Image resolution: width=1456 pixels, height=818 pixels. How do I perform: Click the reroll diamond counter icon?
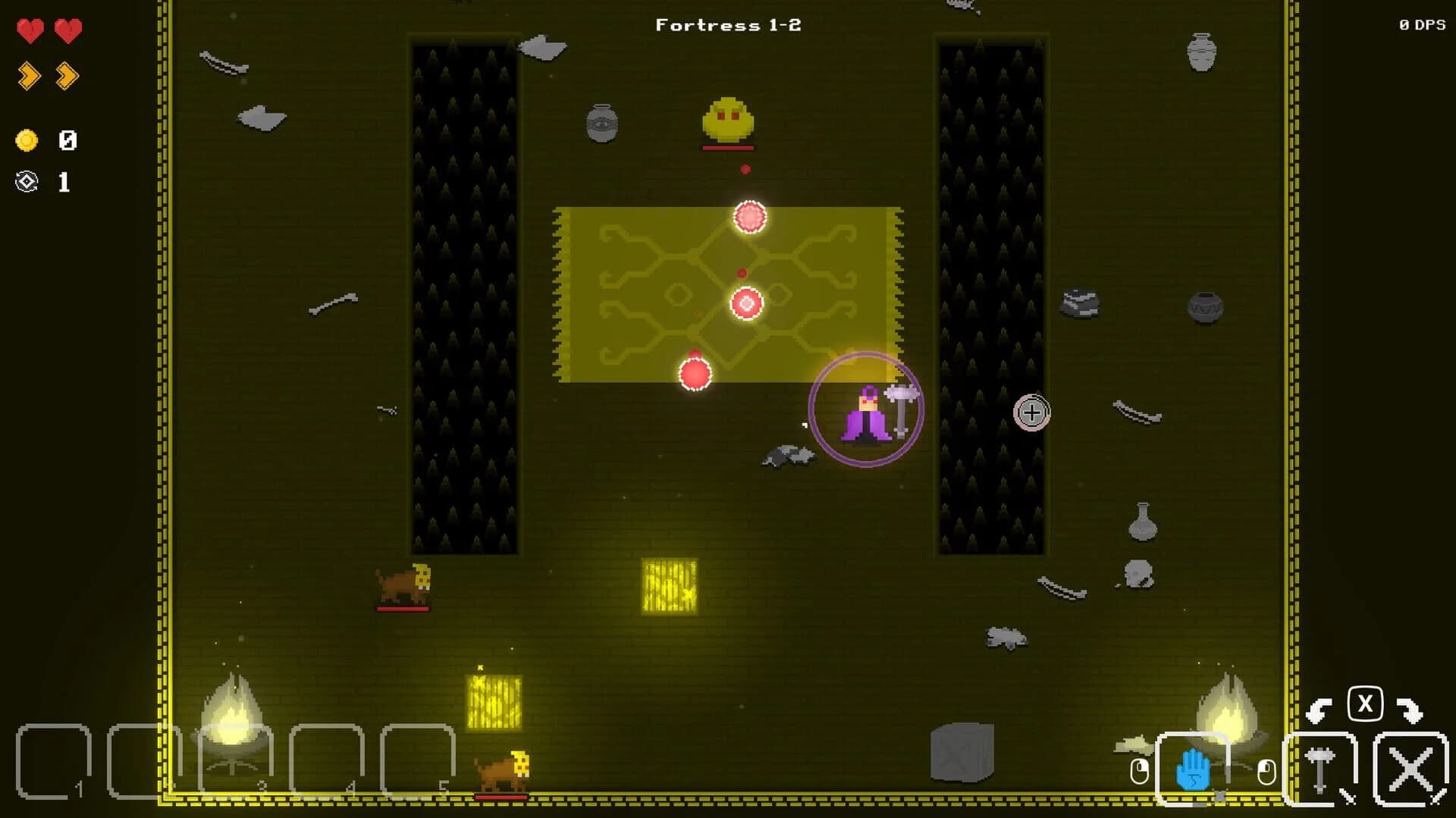[27, 182]
